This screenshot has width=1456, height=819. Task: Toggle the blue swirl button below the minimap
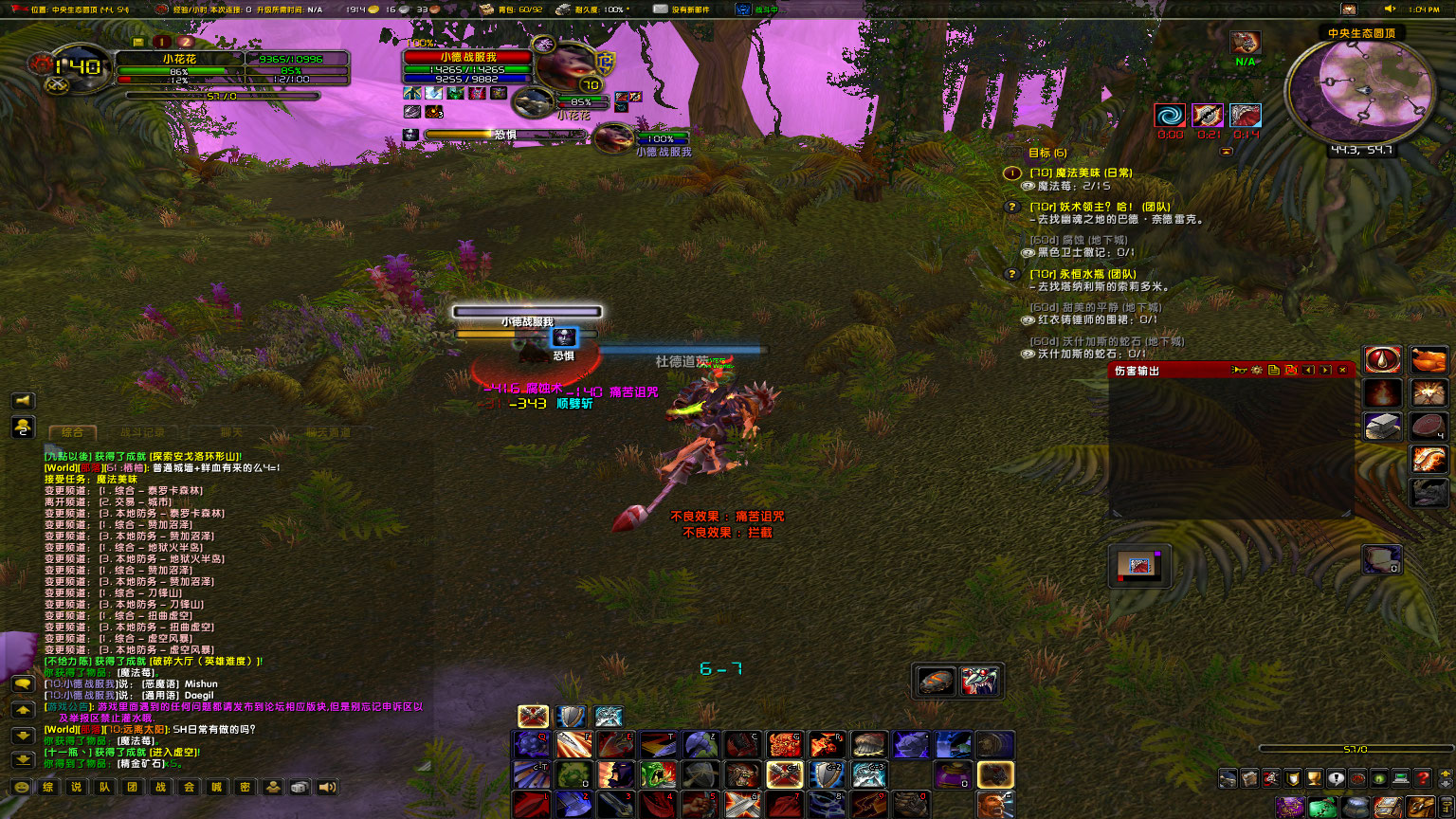[1172, 115]
